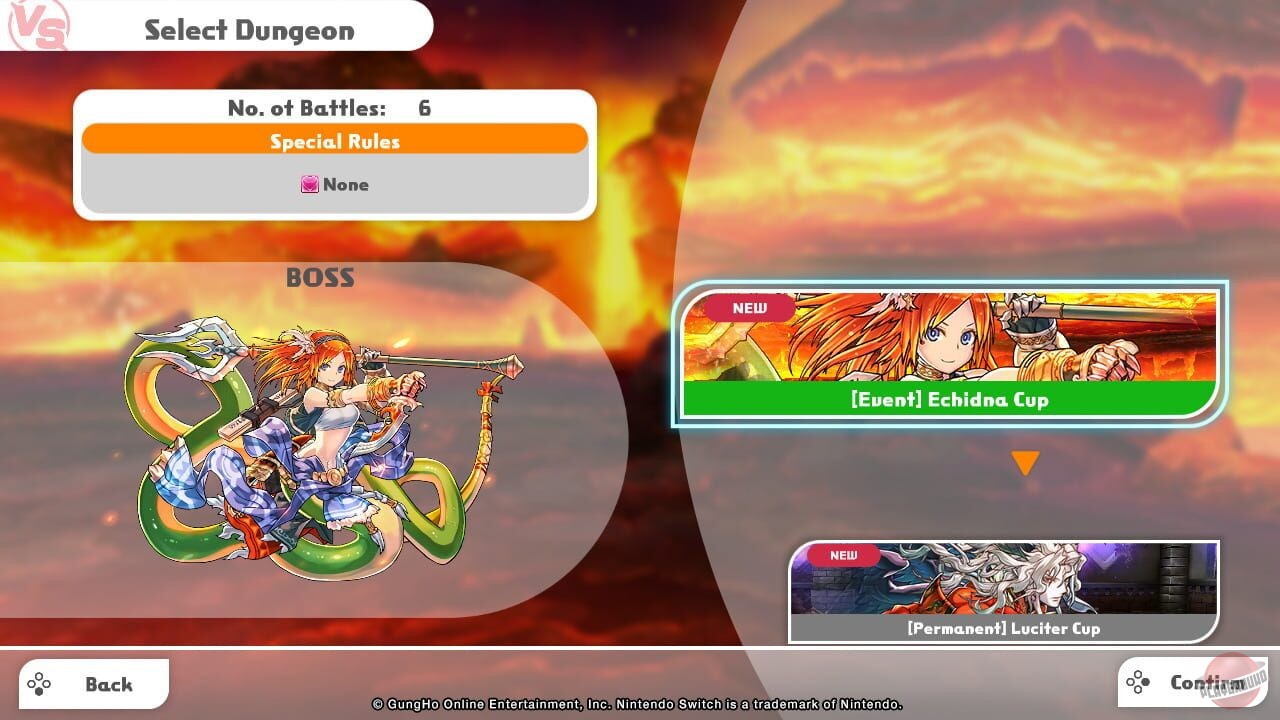Click the NEW badge on the Echidna Cup banner

[x=748, y=309]
